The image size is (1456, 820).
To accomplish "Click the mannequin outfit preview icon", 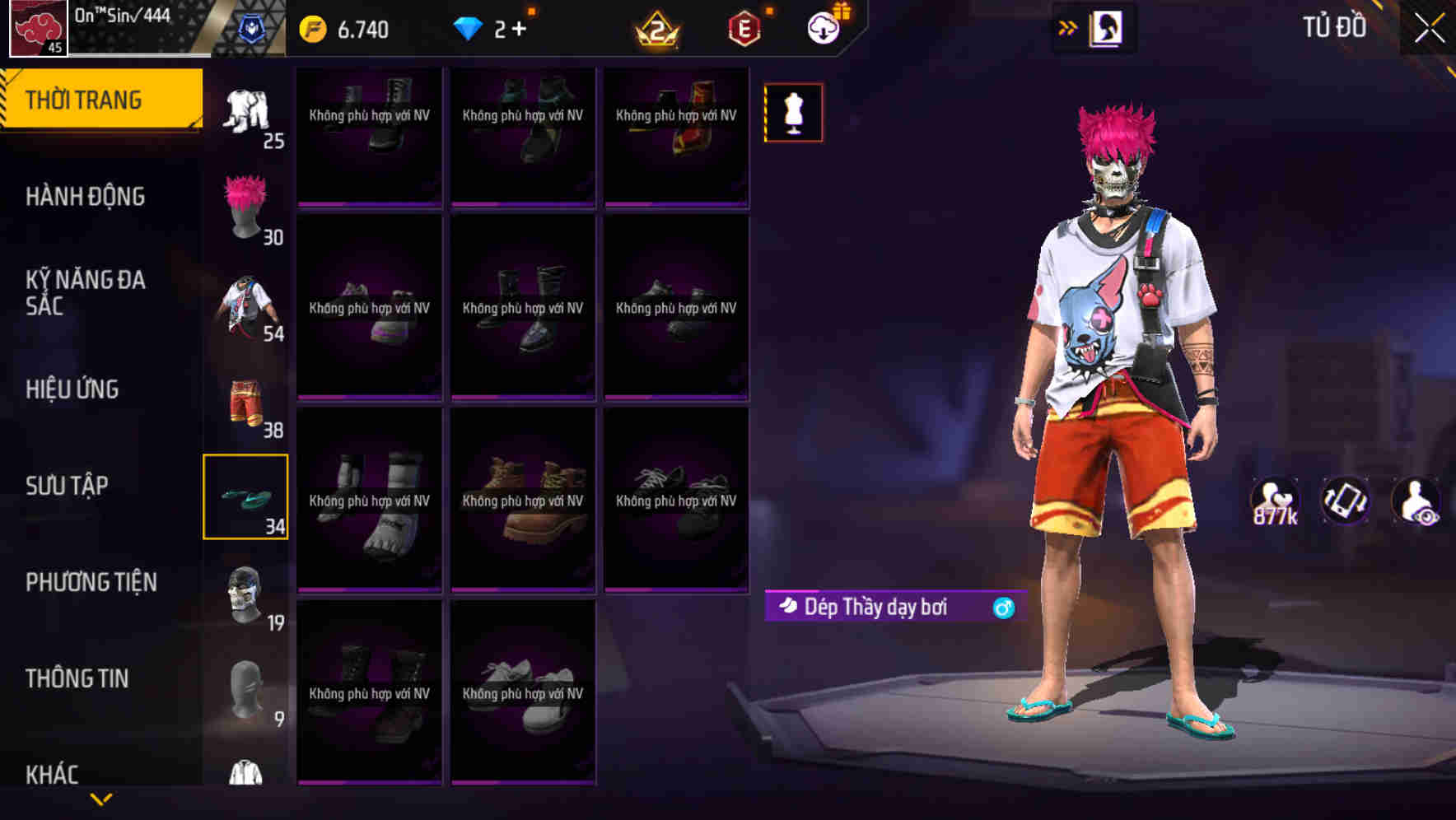I will coord(794,112).
